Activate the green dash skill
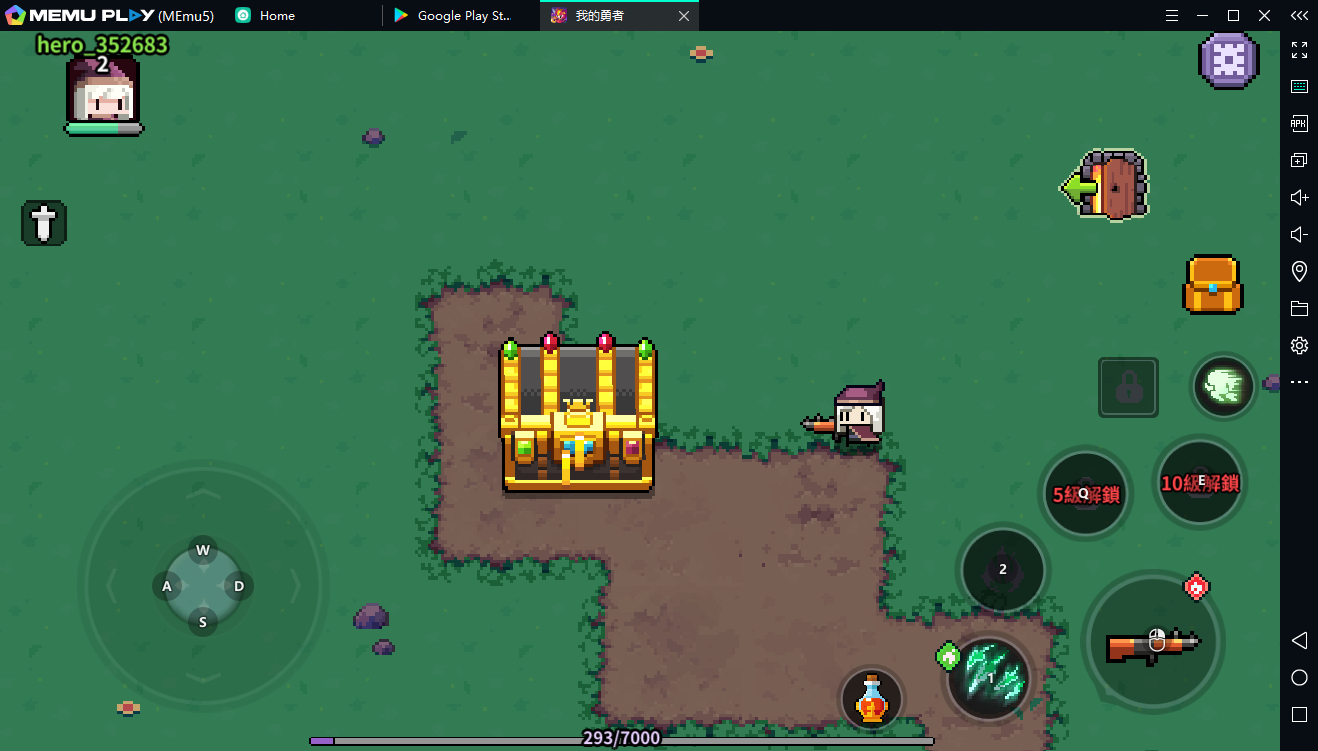This screenshot has width=1318, height=751. (x=1223, y=386)
